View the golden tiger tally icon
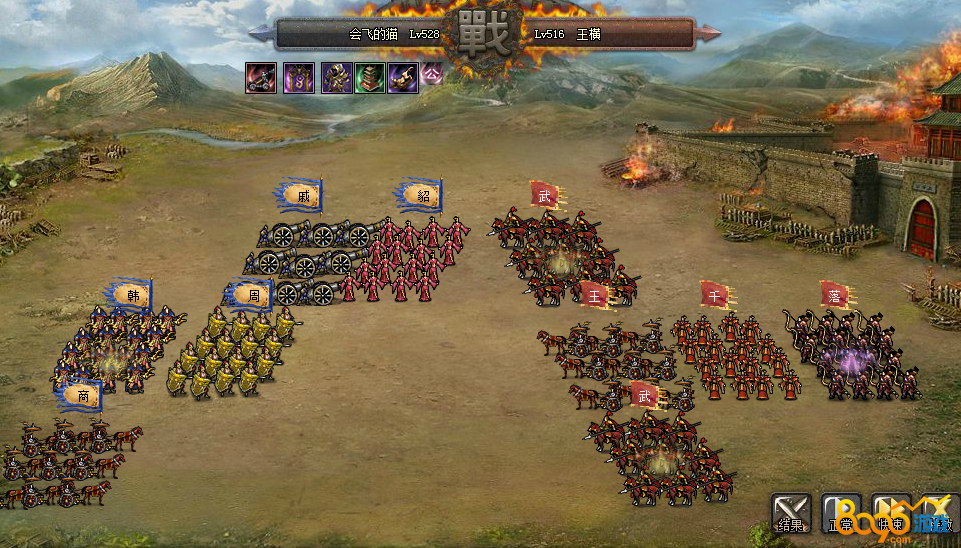Viewport: 961px width, 548px height. pyautogui.click(x=402, y=77)
